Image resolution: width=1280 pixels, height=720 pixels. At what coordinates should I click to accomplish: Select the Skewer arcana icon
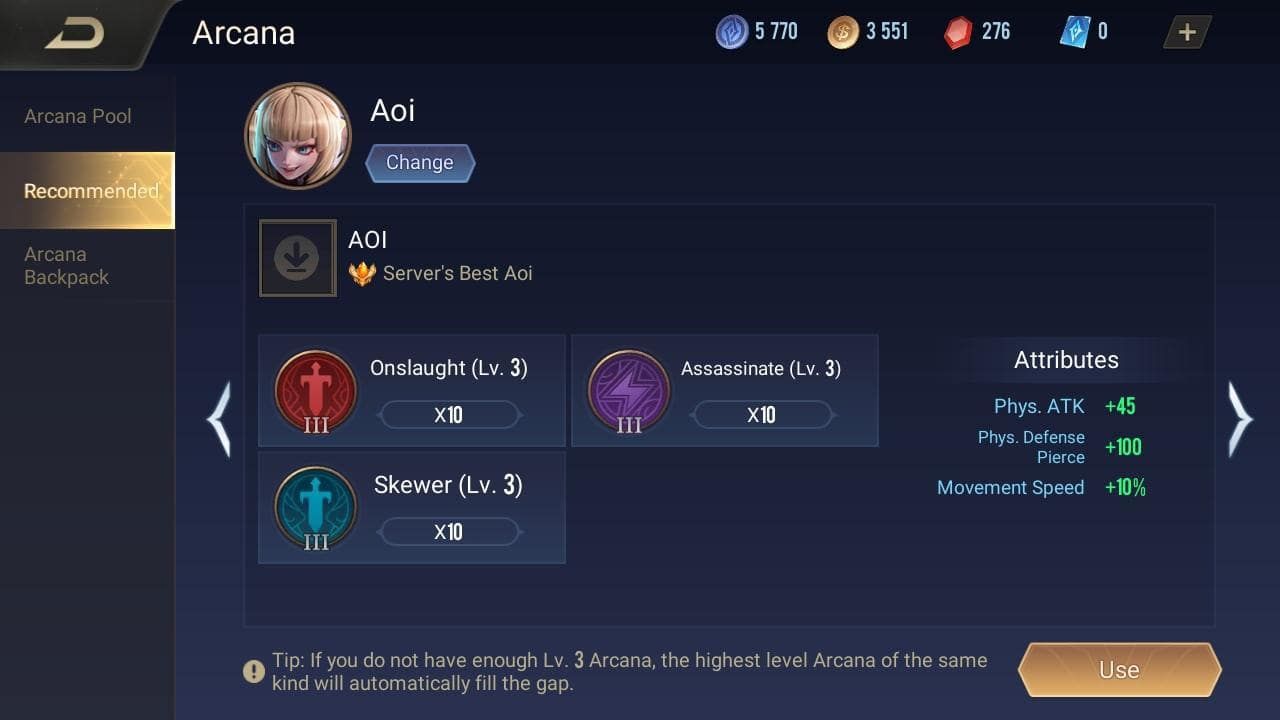(315, 508)
